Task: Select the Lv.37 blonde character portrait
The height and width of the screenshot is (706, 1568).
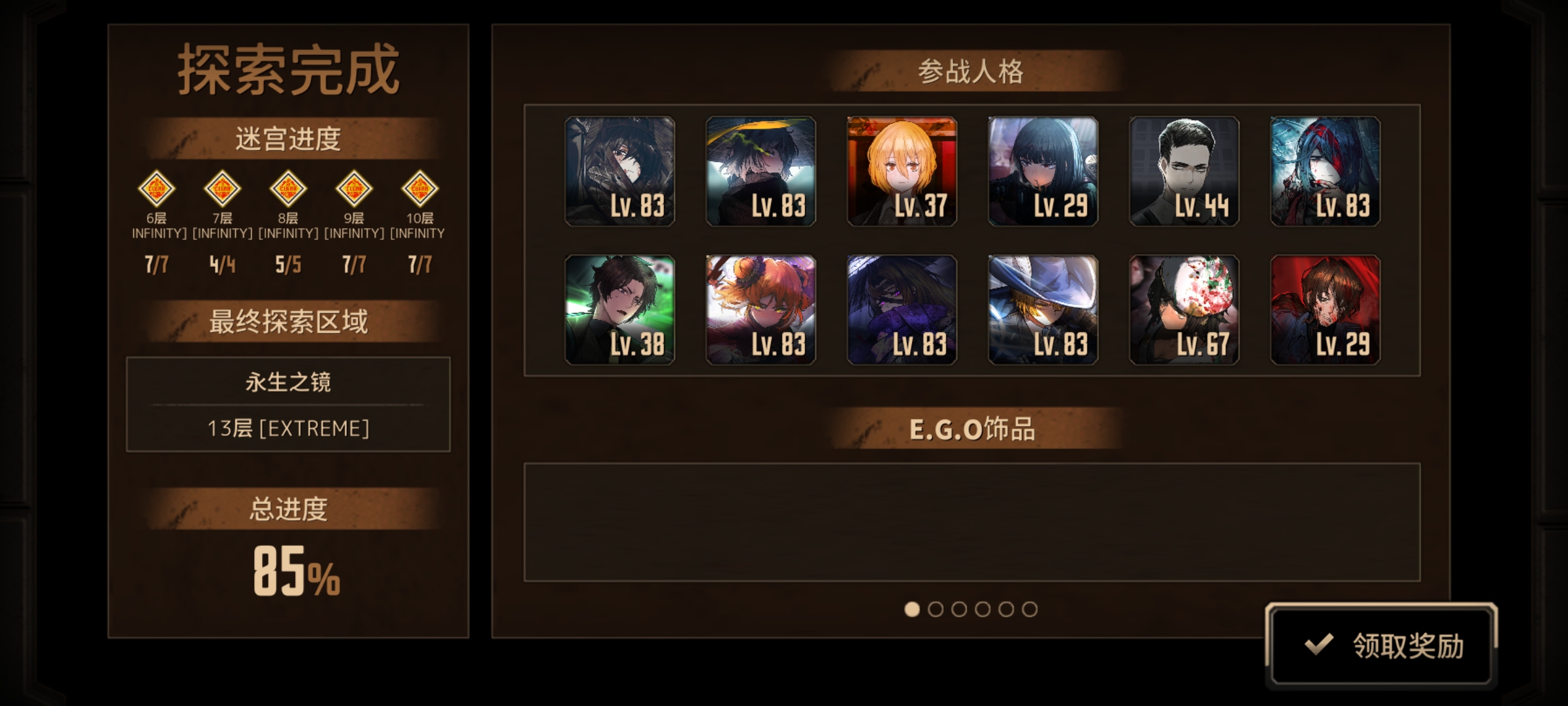Action: (x=901, y=172)
